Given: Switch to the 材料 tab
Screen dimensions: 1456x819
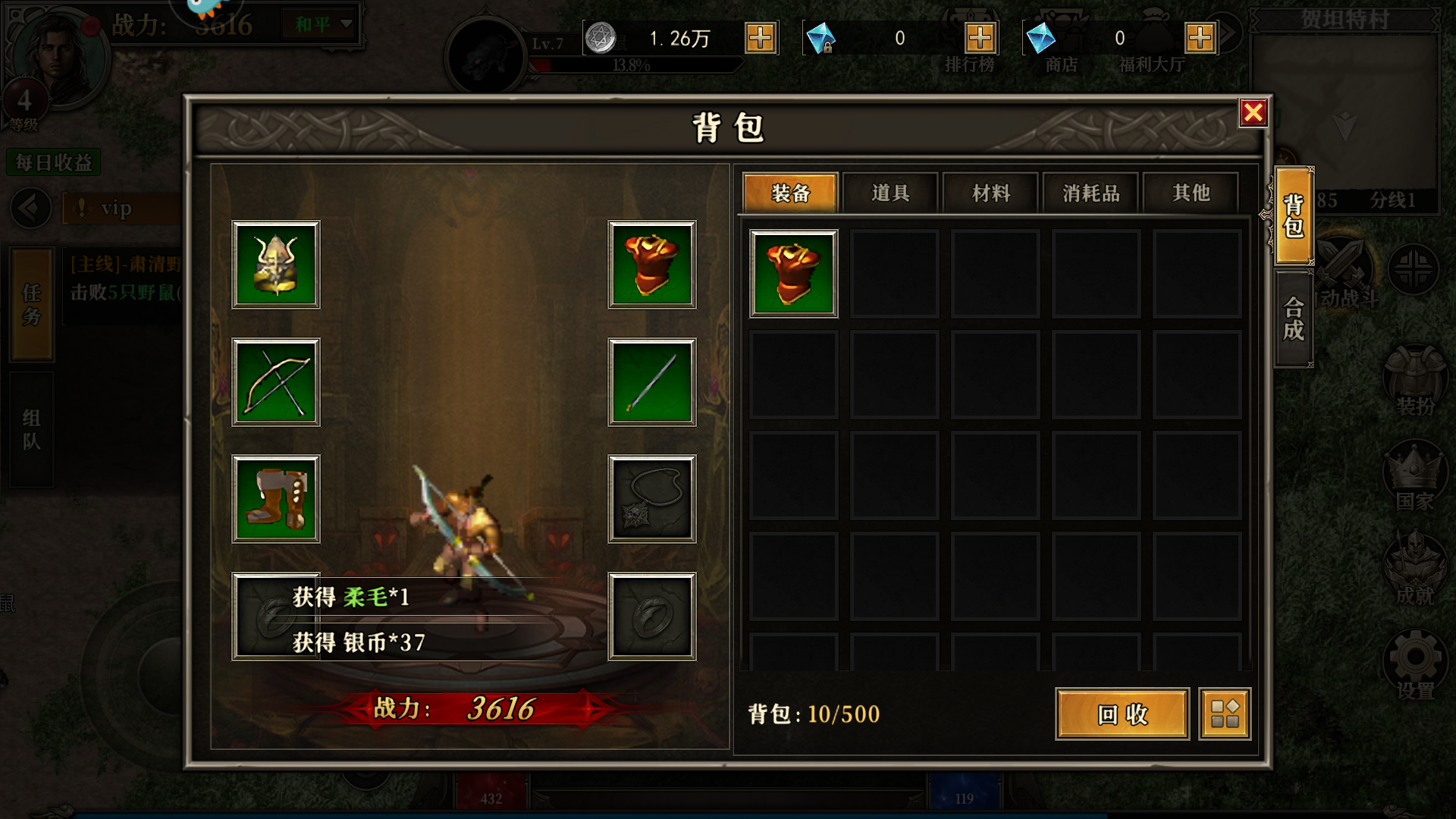Looking at the screenshot, I should [x=989, y=193].
